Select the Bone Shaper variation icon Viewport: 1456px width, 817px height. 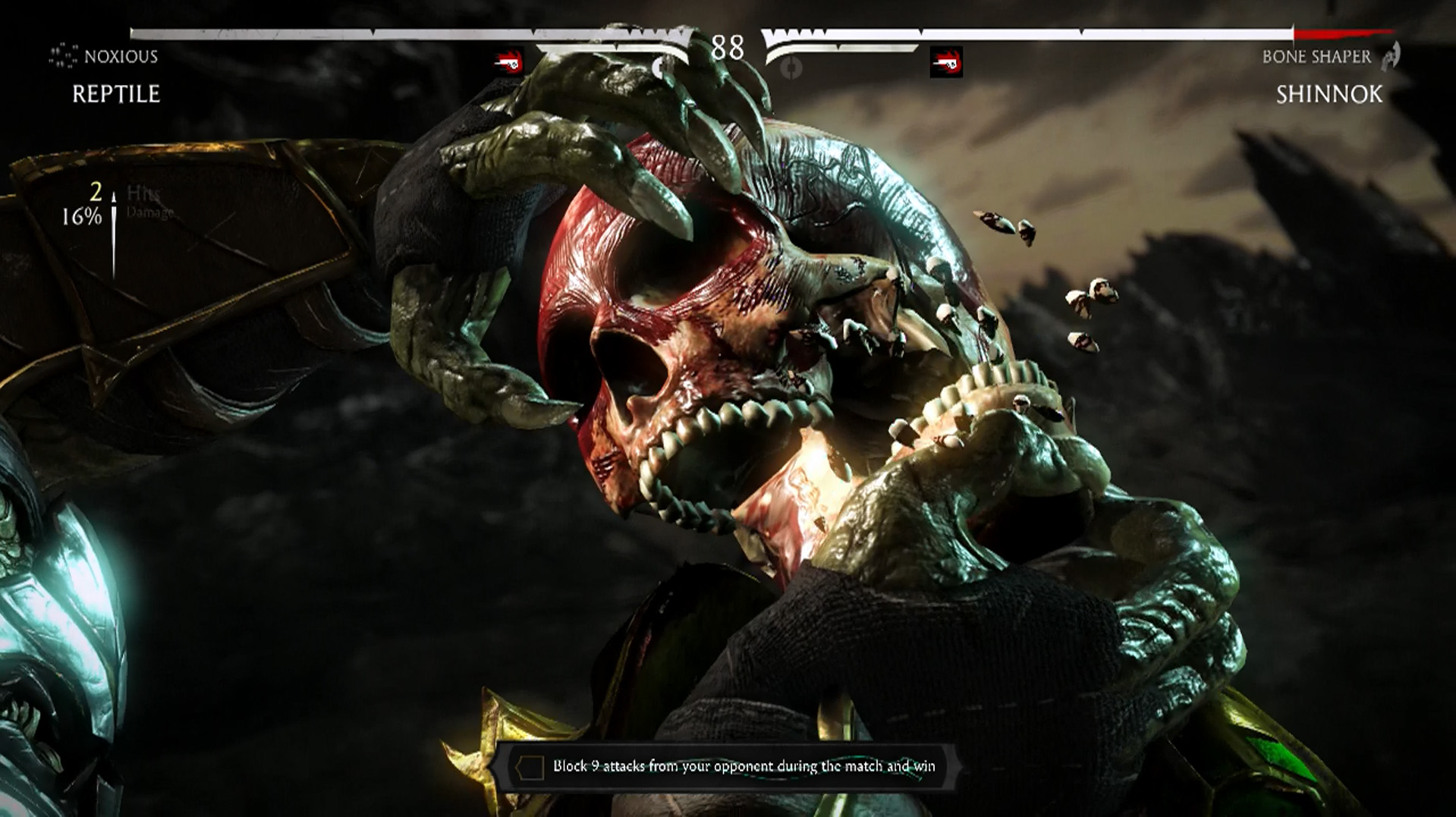[x=1391, y=56]
